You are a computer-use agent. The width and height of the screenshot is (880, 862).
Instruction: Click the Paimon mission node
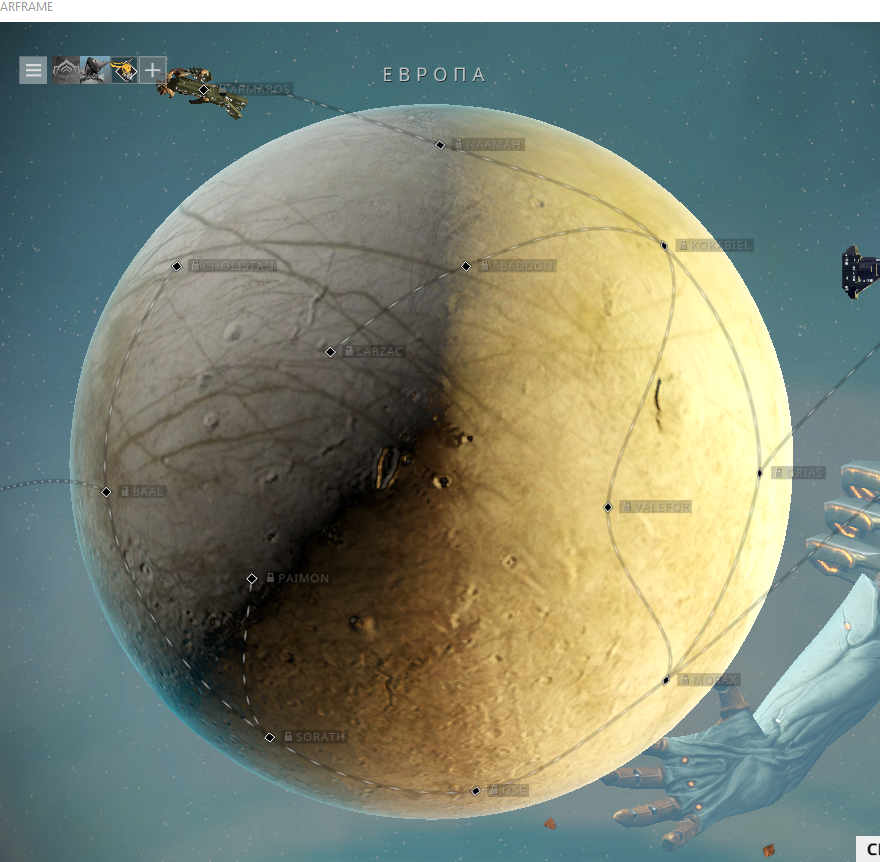tap(252, 579)
